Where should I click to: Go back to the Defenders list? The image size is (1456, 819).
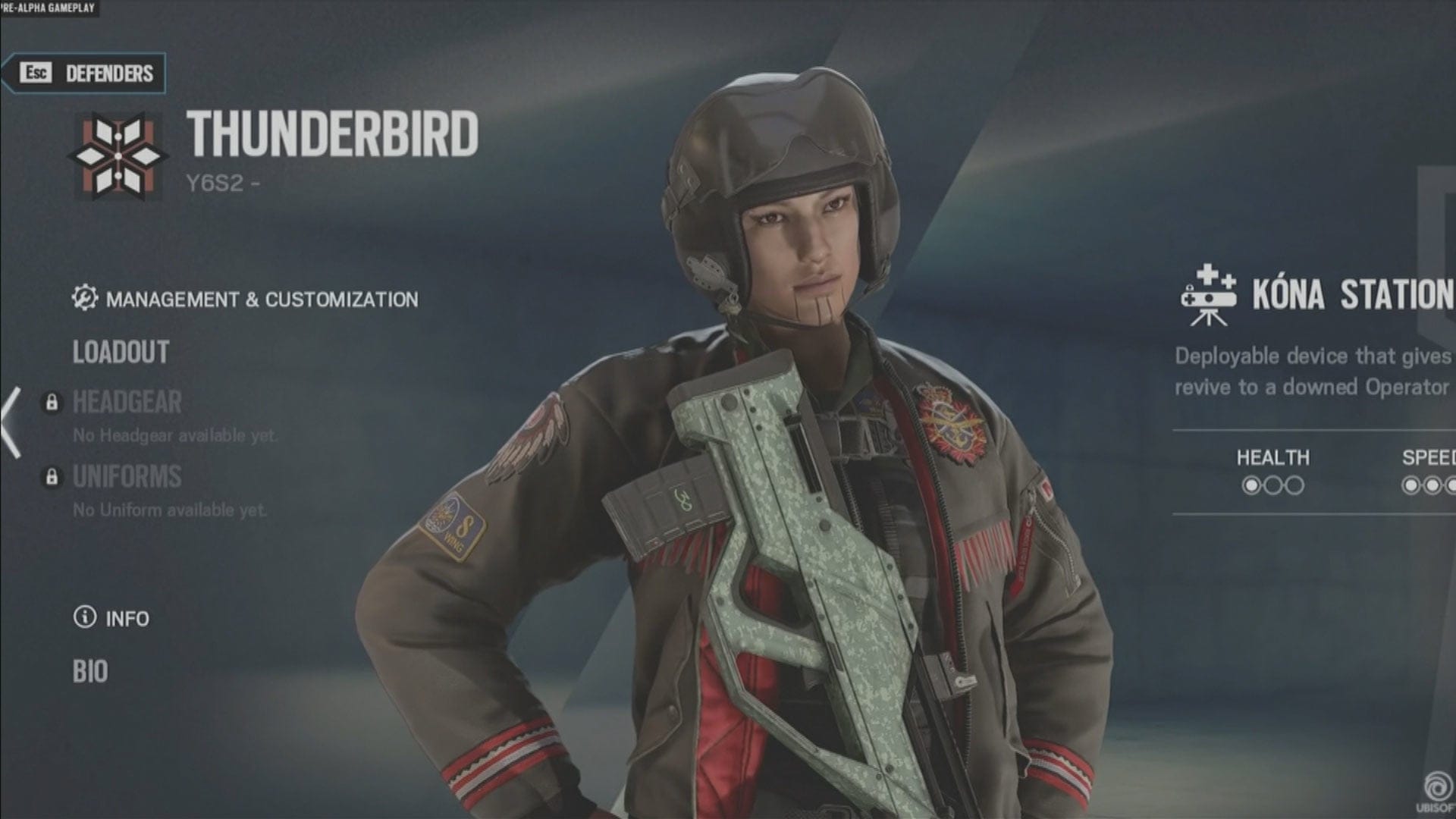click(85, 74)
